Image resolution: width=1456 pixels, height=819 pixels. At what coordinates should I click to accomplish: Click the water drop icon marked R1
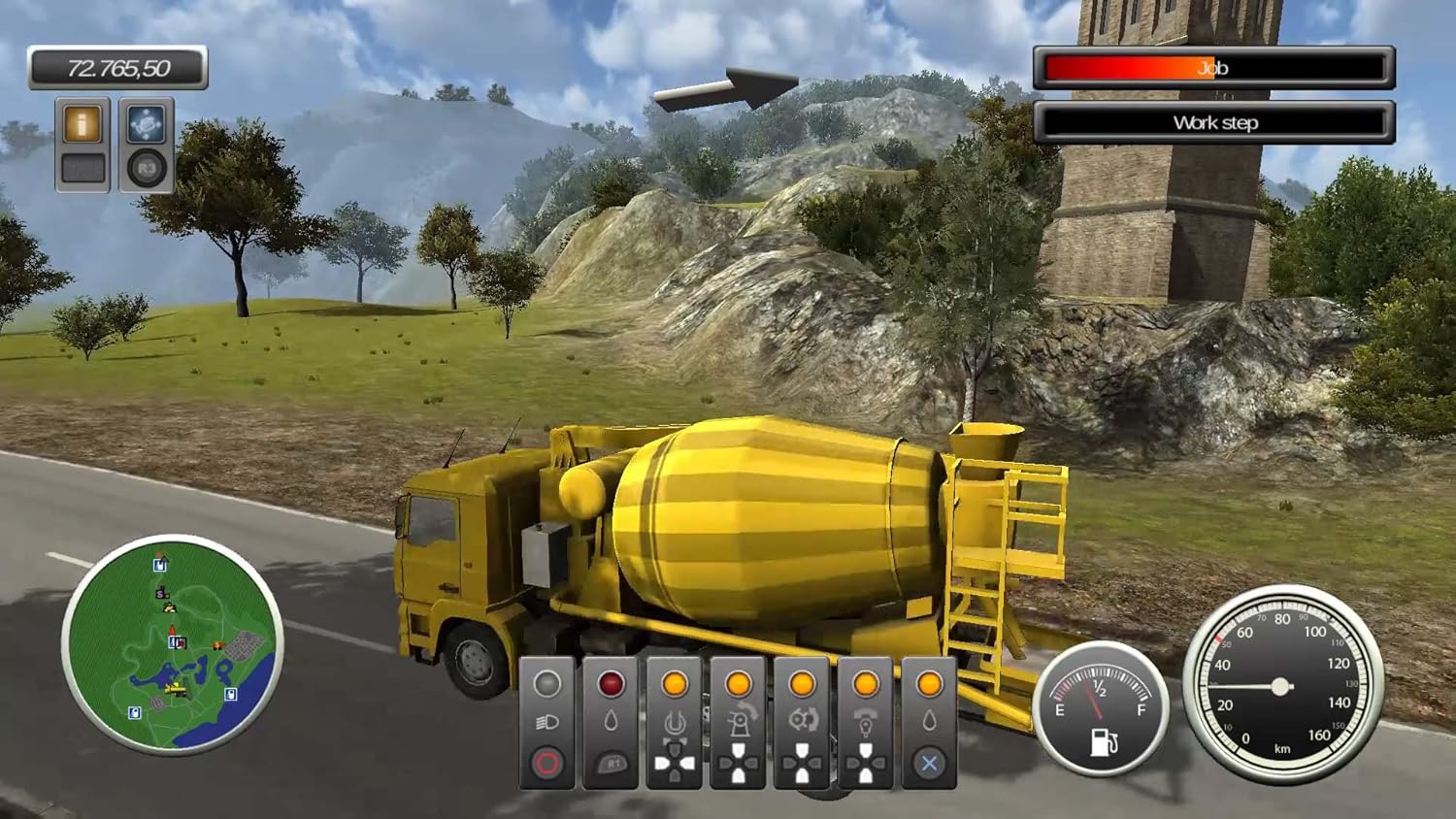(612, 720)
